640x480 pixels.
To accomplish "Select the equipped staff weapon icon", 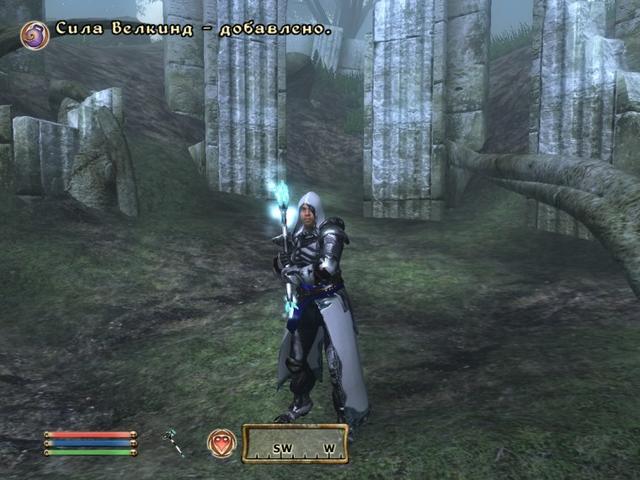I will coord(175,442).
